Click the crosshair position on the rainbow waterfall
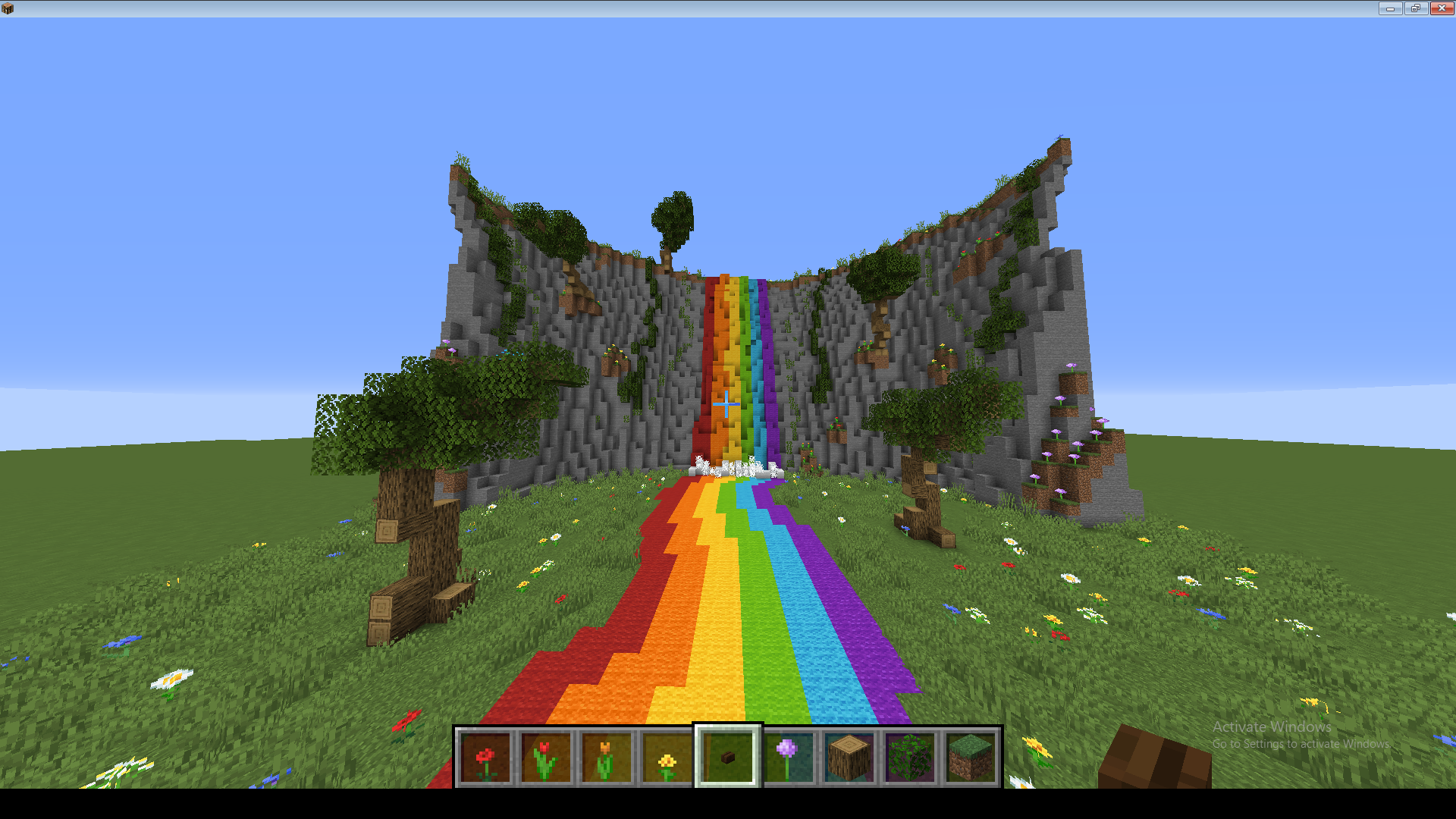 (x=726, y=406)
